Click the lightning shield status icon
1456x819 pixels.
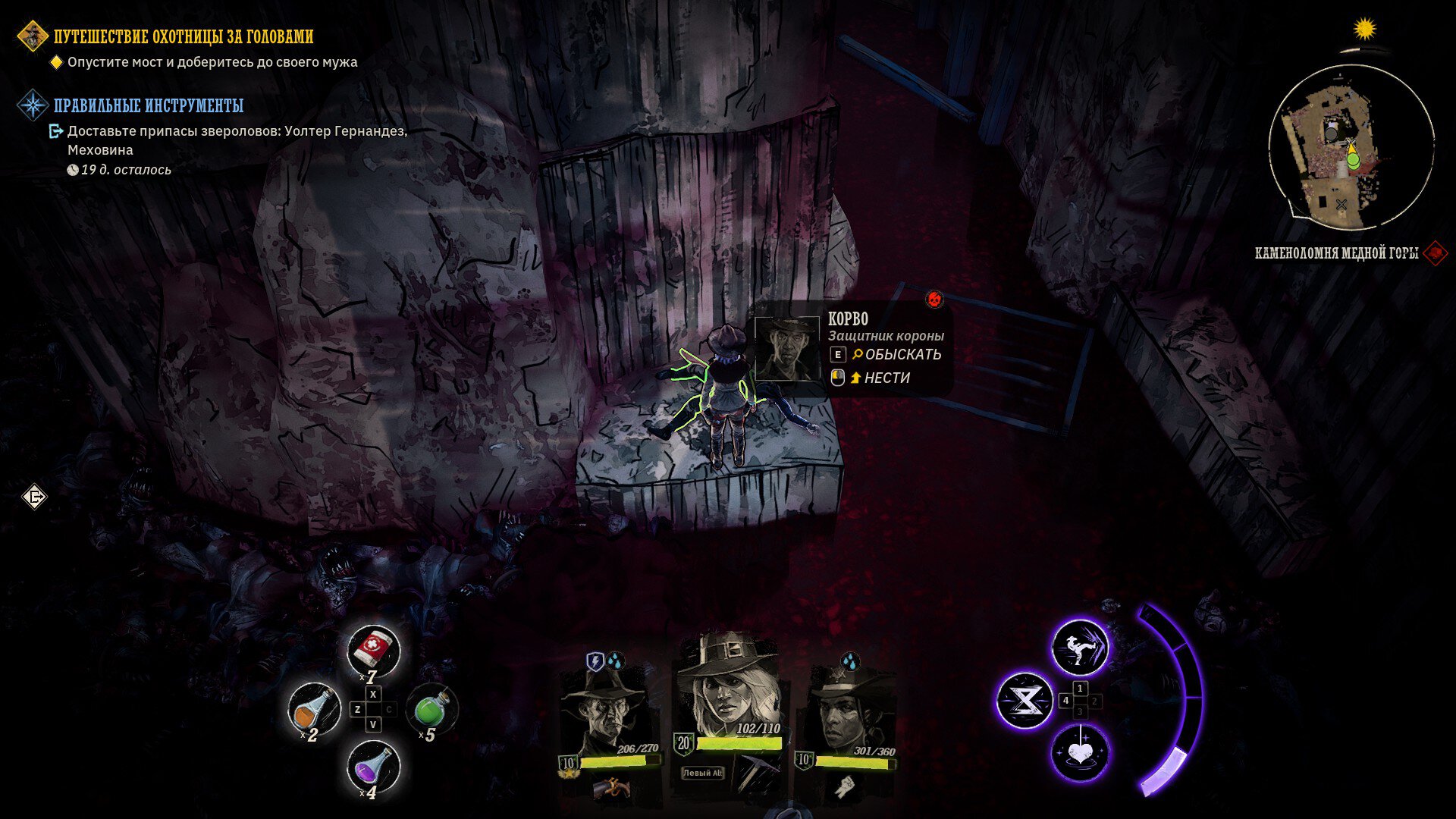coord(595,662)
